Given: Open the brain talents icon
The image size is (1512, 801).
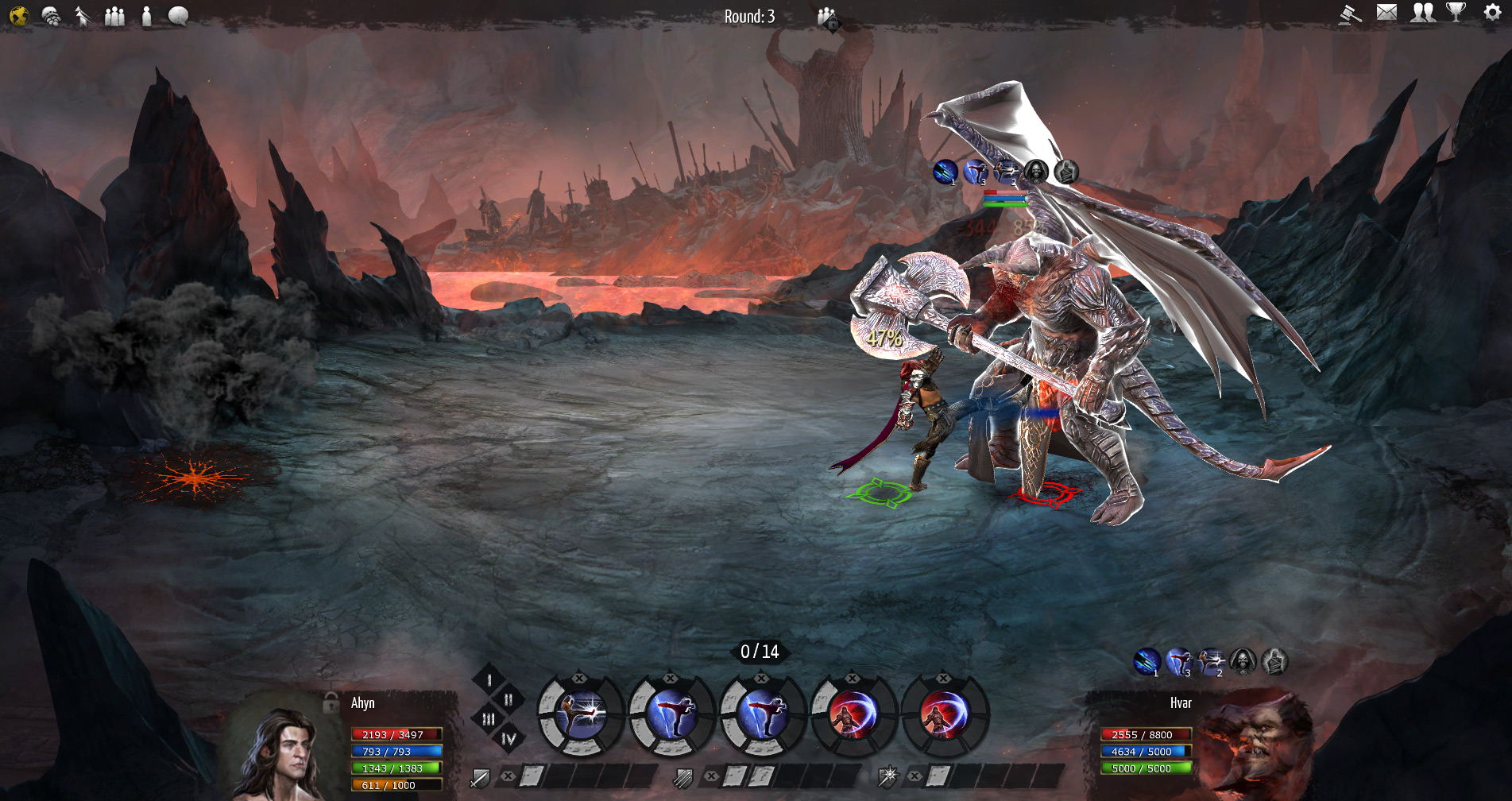Looking at the screenshot, I should pyautogui.click(x=51, y=16).
